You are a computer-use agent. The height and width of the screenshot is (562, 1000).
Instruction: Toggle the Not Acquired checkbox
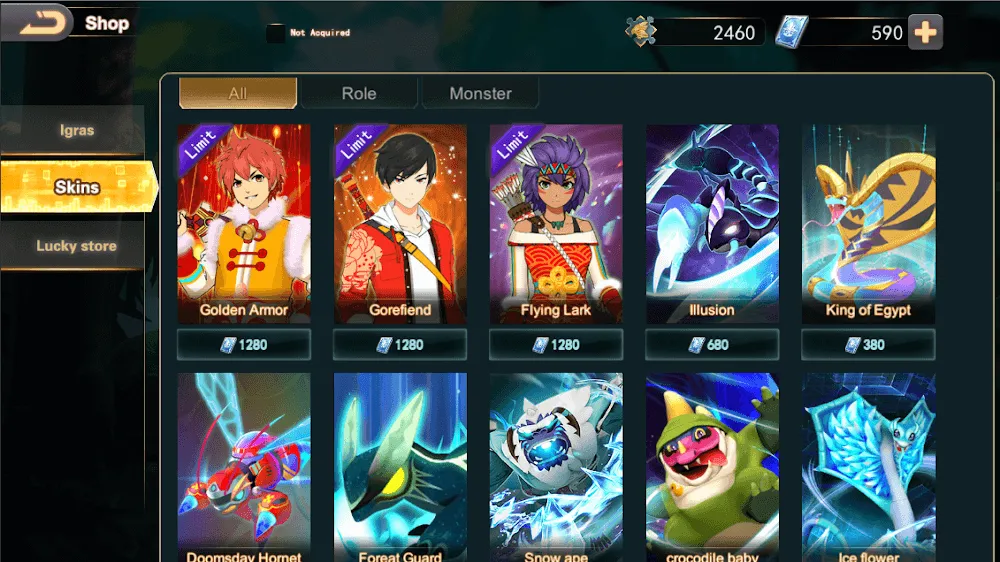[275, 33]
